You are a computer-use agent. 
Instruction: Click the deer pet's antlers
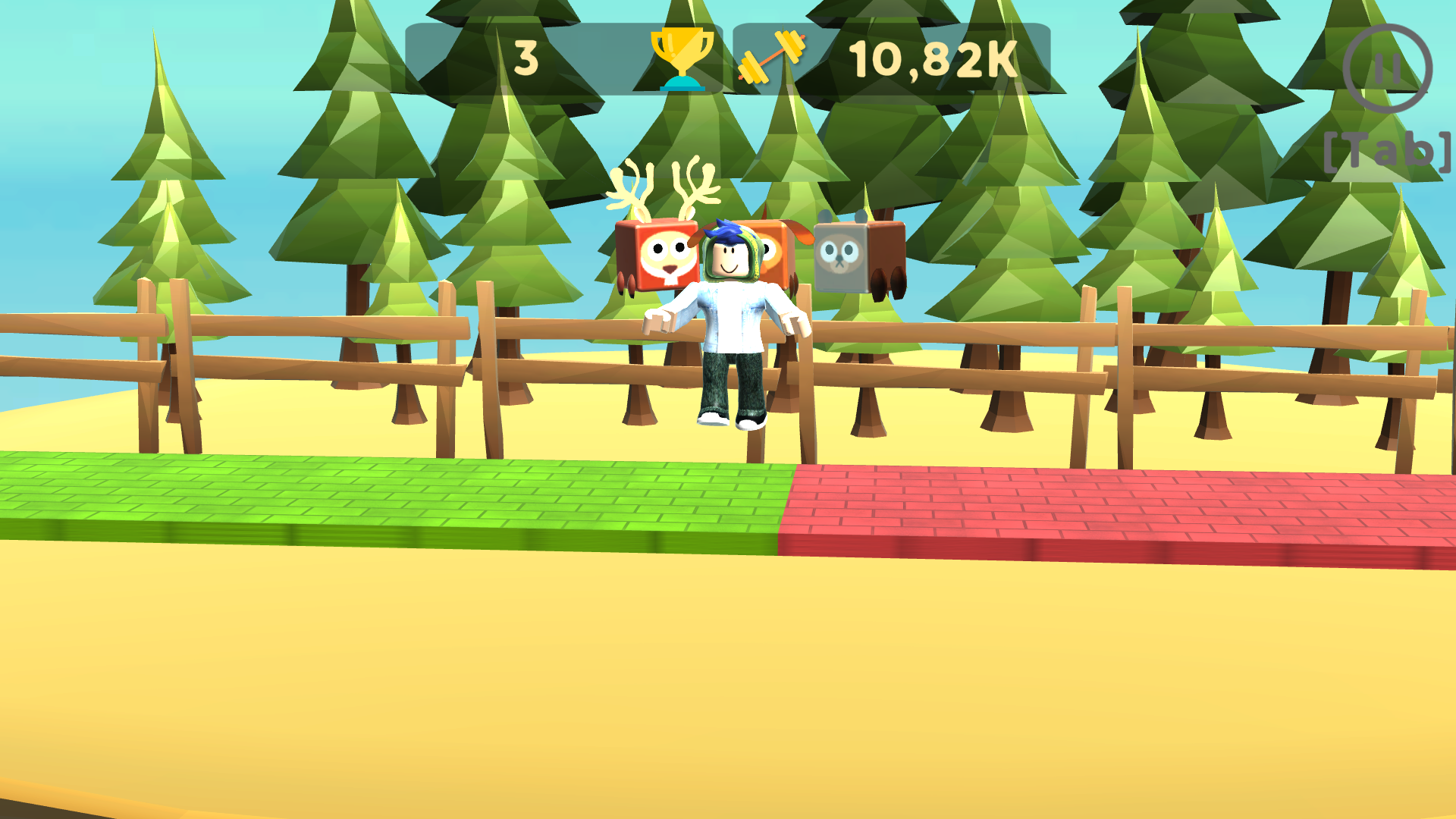pyautogui.click(x=664, y=186)
